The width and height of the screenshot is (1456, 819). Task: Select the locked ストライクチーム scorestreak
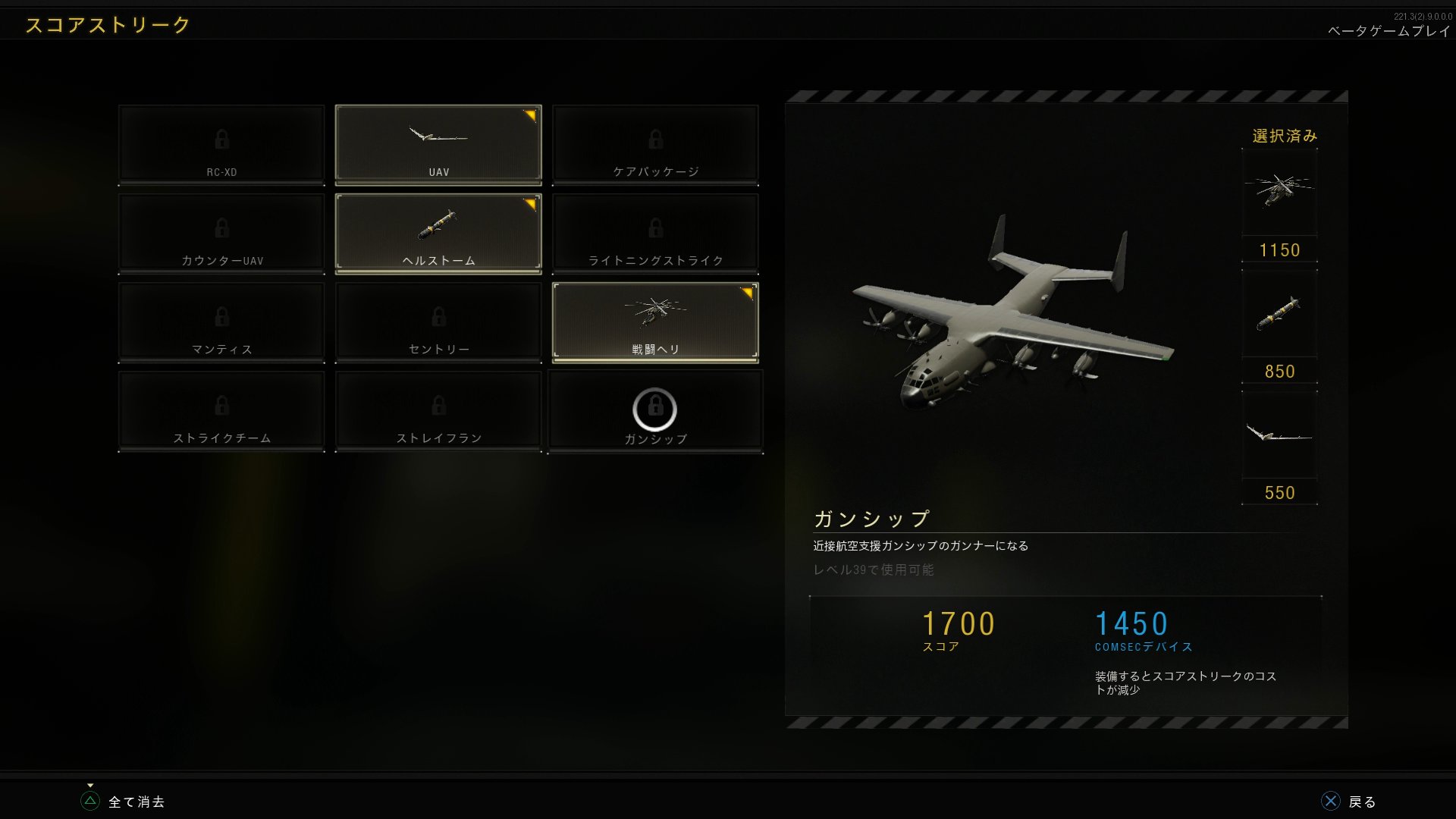221,409
